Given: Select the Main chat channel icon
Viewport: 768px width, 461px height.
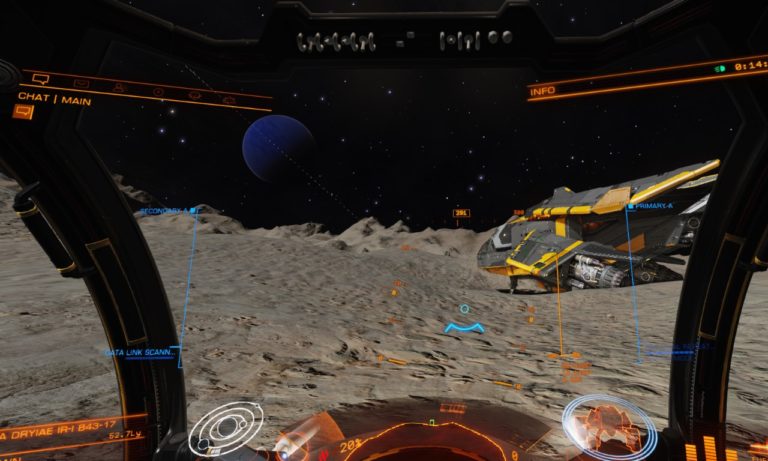Looking at the screenshot, I should tap(23, 112).
